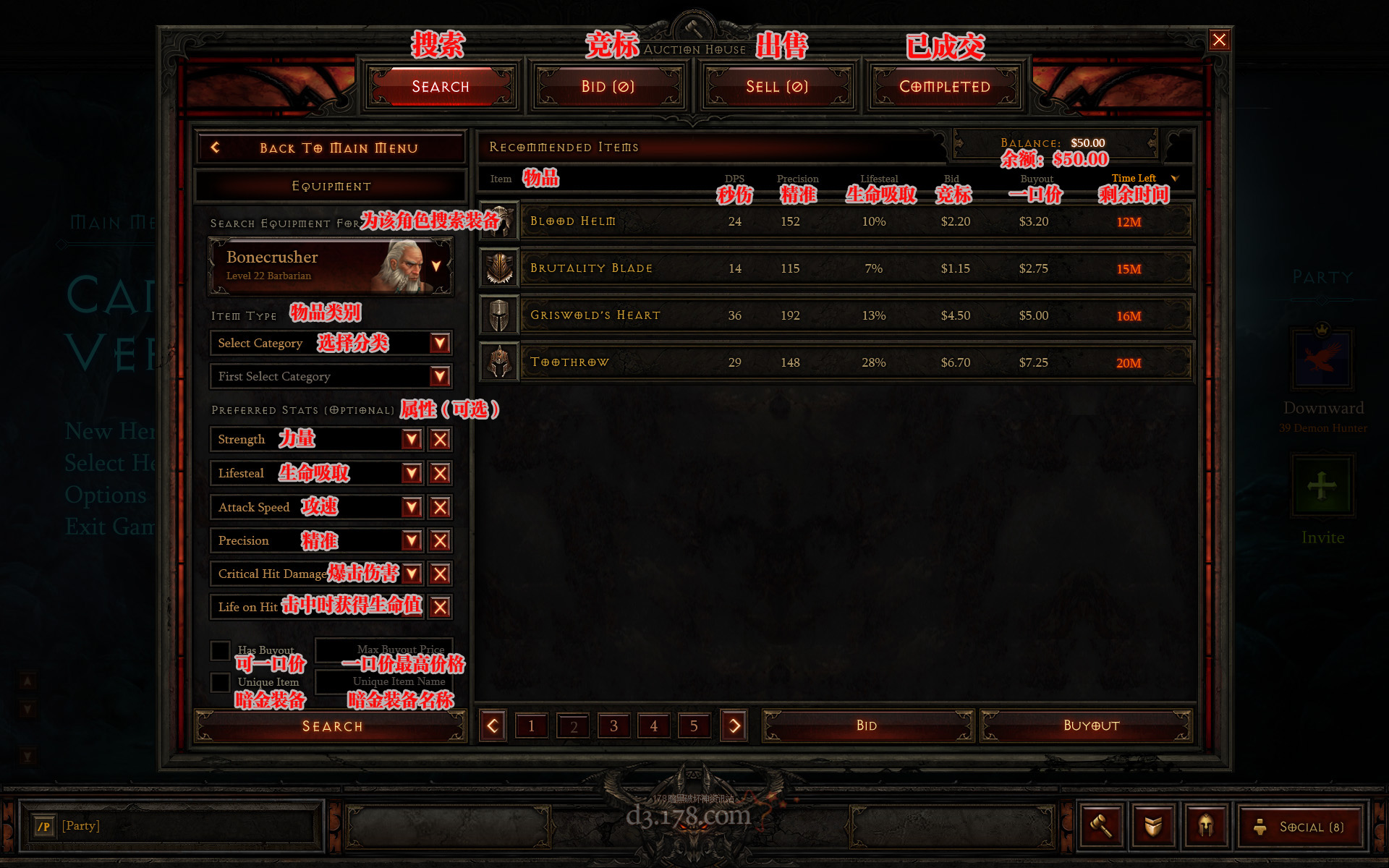The image size is (1389, 868).
Task: Tick the Unique Item checkbox
Action: (220, 682)
